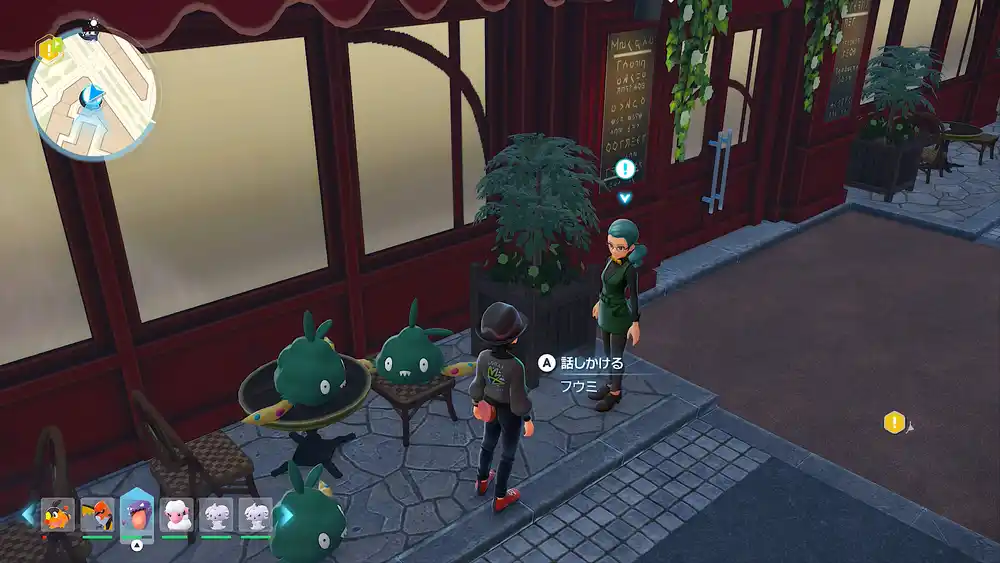The height and width of the screenshot is (563, 1000).
Task: Choose the Fletchinder party slot
Action: pyautogui.click(x=97, y=515)
